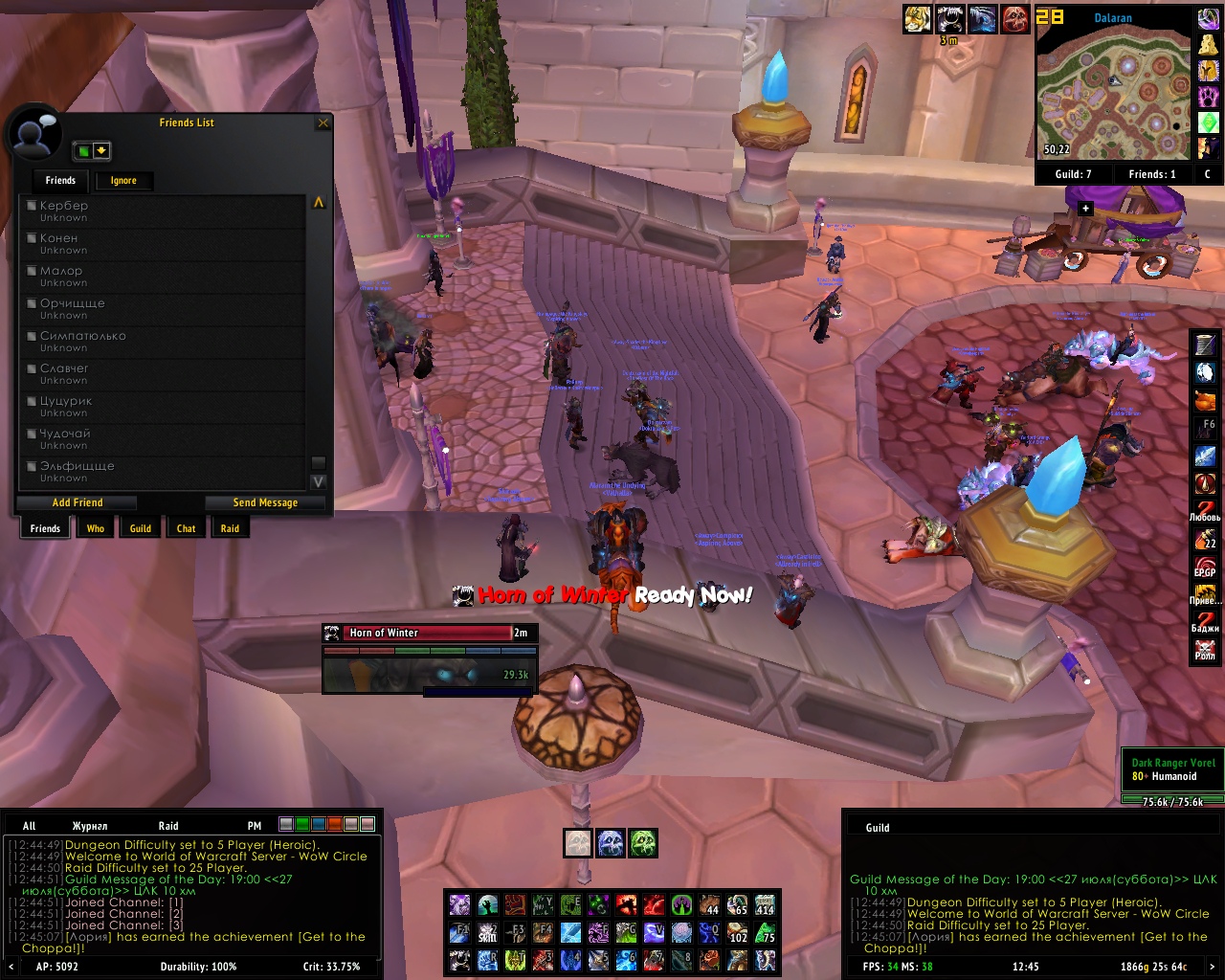This screenshot has width=1225, height=980.
Task: Activate the EPGP macro button
Action: 1205,565
